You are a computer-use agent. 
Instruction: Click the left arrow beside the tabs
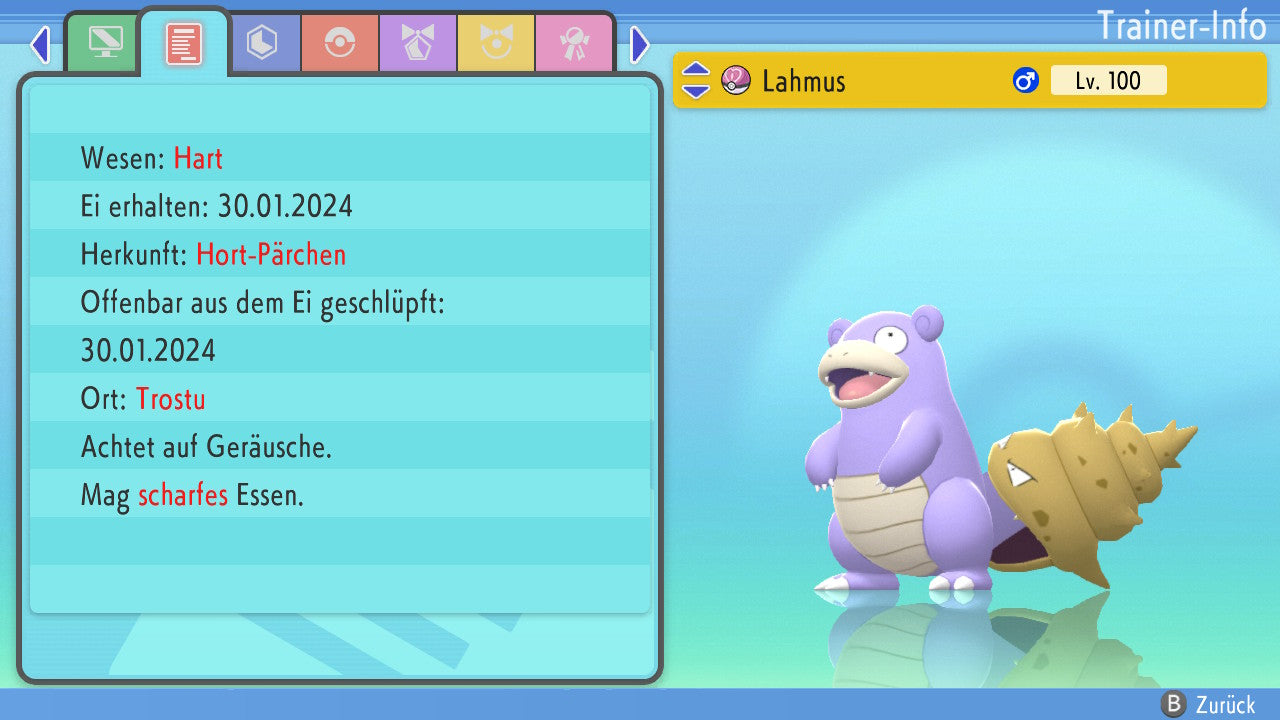[40, 44]
